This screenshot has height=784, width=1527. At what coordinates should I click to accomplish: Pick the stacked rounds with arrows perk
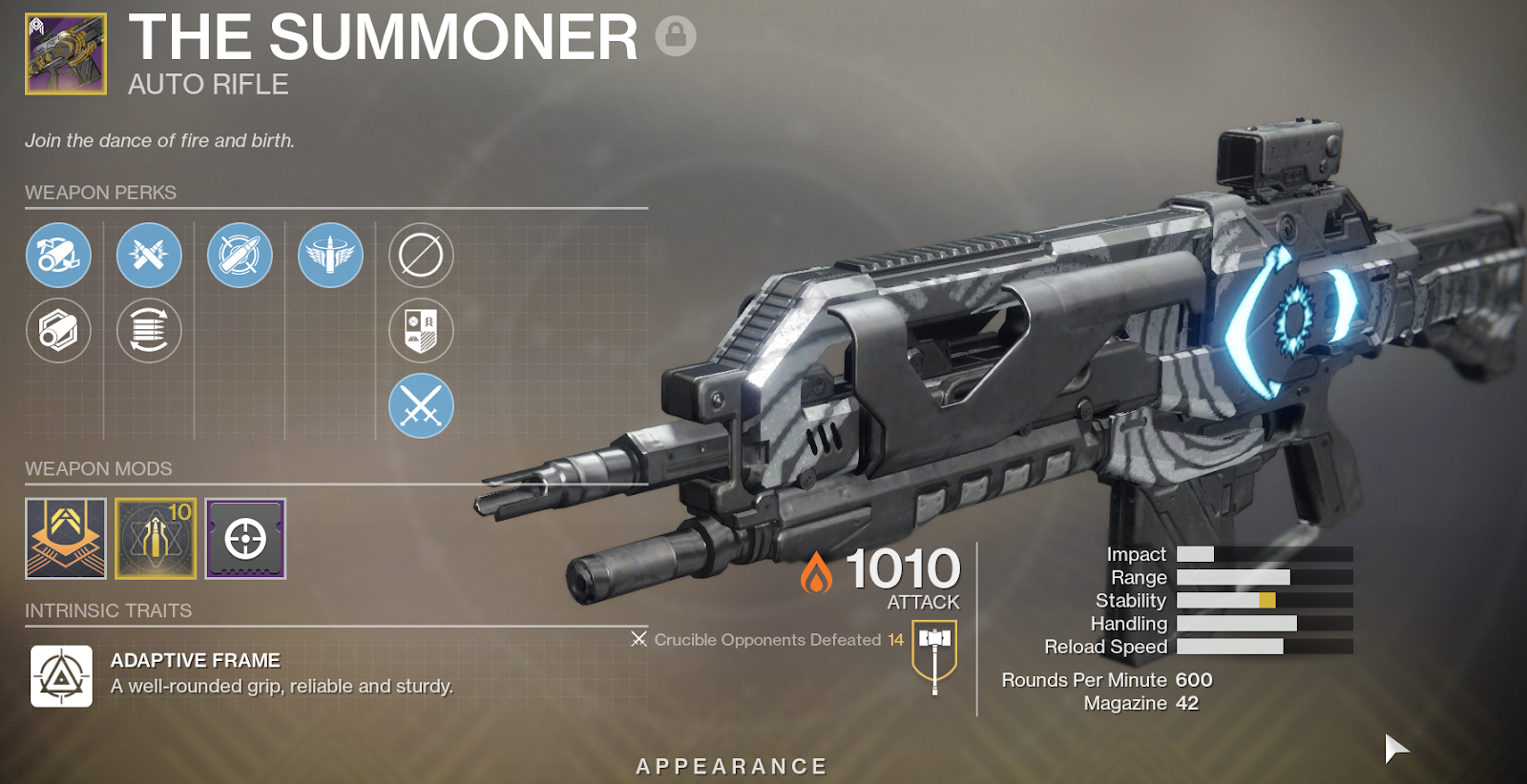tap(149, 331)
